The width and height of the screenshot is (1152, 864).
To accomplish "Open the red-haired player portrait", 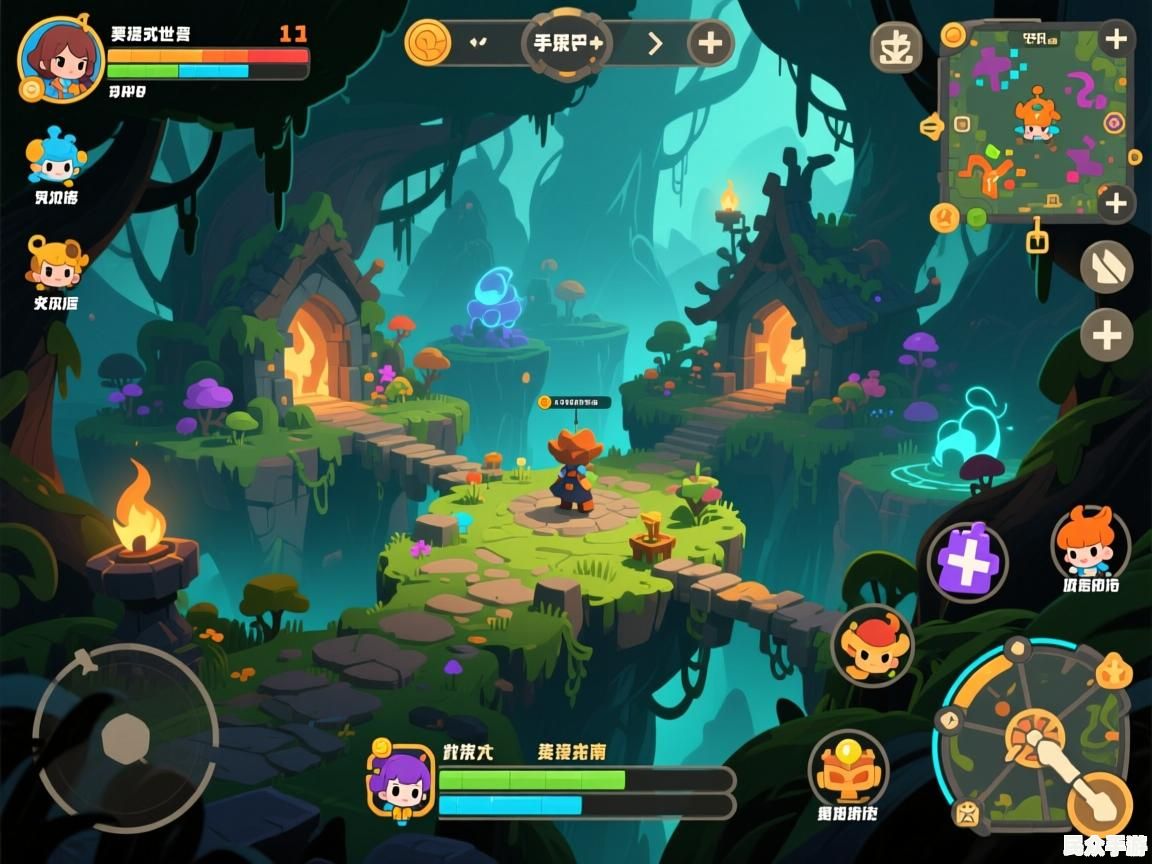I will [x=60, y=58].
